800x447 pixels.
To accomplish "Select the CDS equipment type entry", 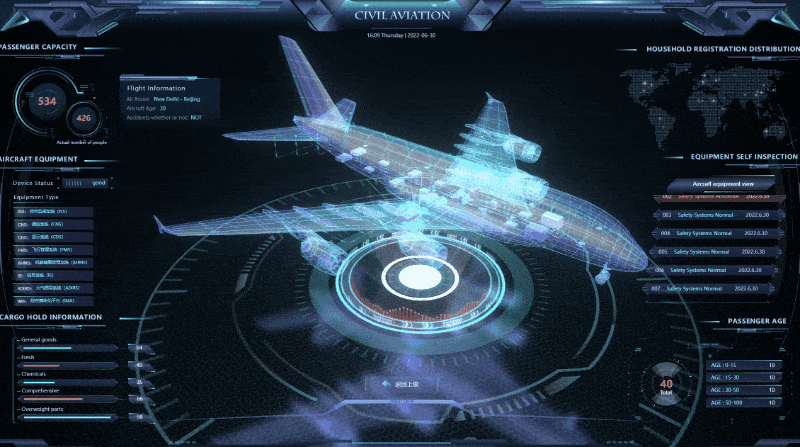I will point(54,237).
